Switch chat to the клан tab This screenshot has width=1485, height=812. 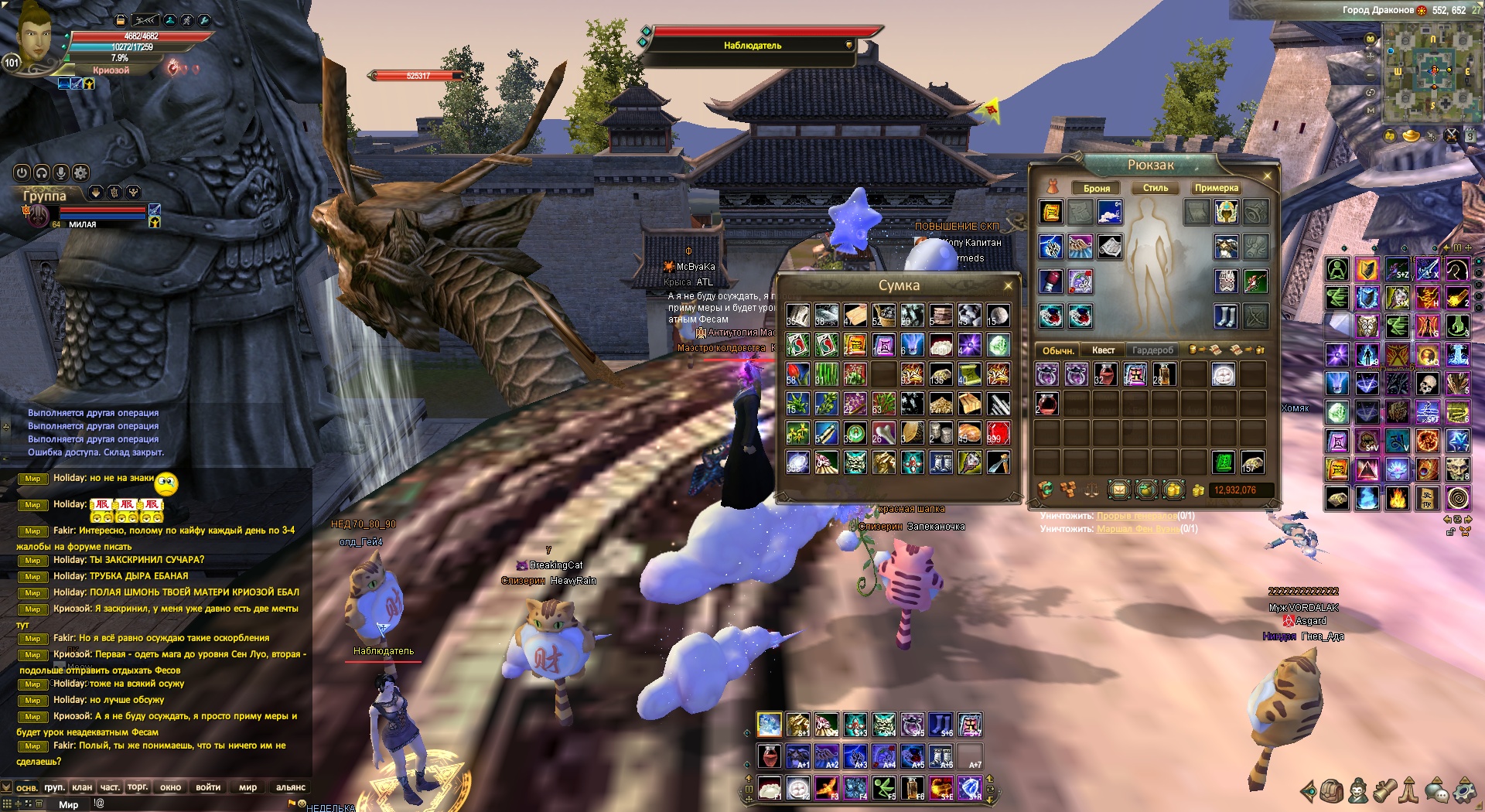[x=82, y=787]
